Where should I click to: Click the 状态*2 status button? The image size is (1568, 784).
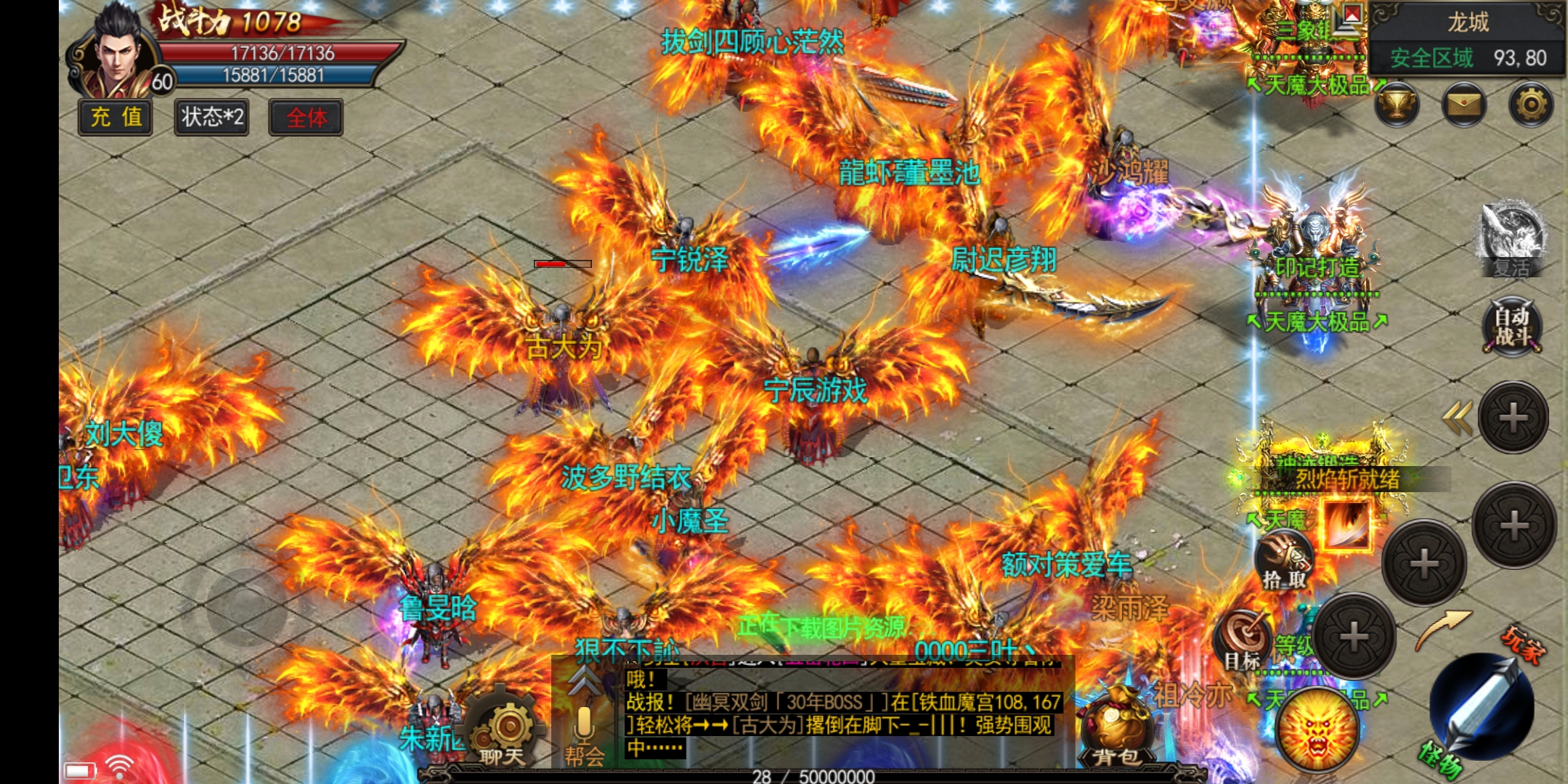coord(211,117)
